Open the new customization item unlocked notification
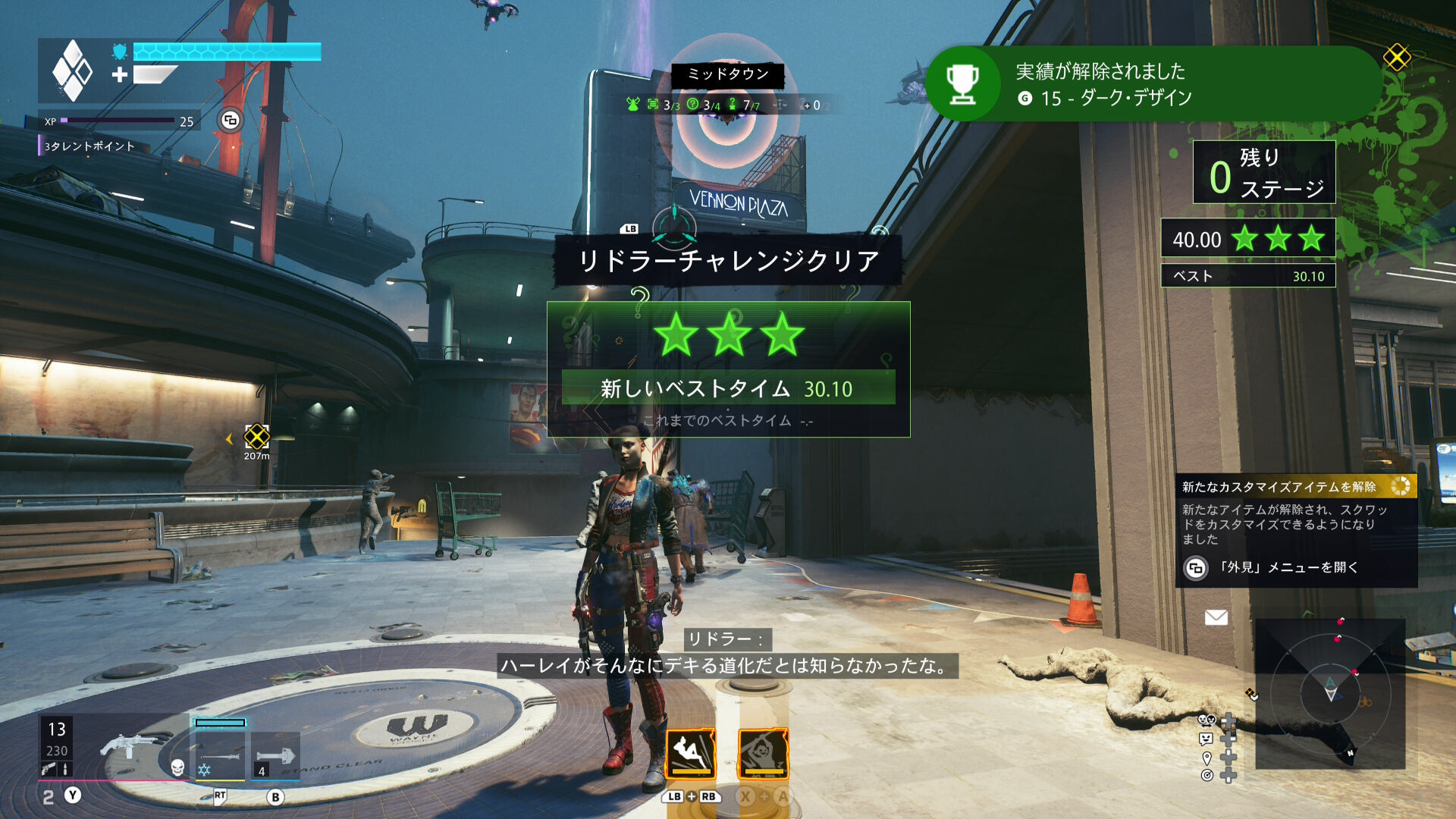The width and height of the screenshot is (1456, 819). click(1295, 531)
